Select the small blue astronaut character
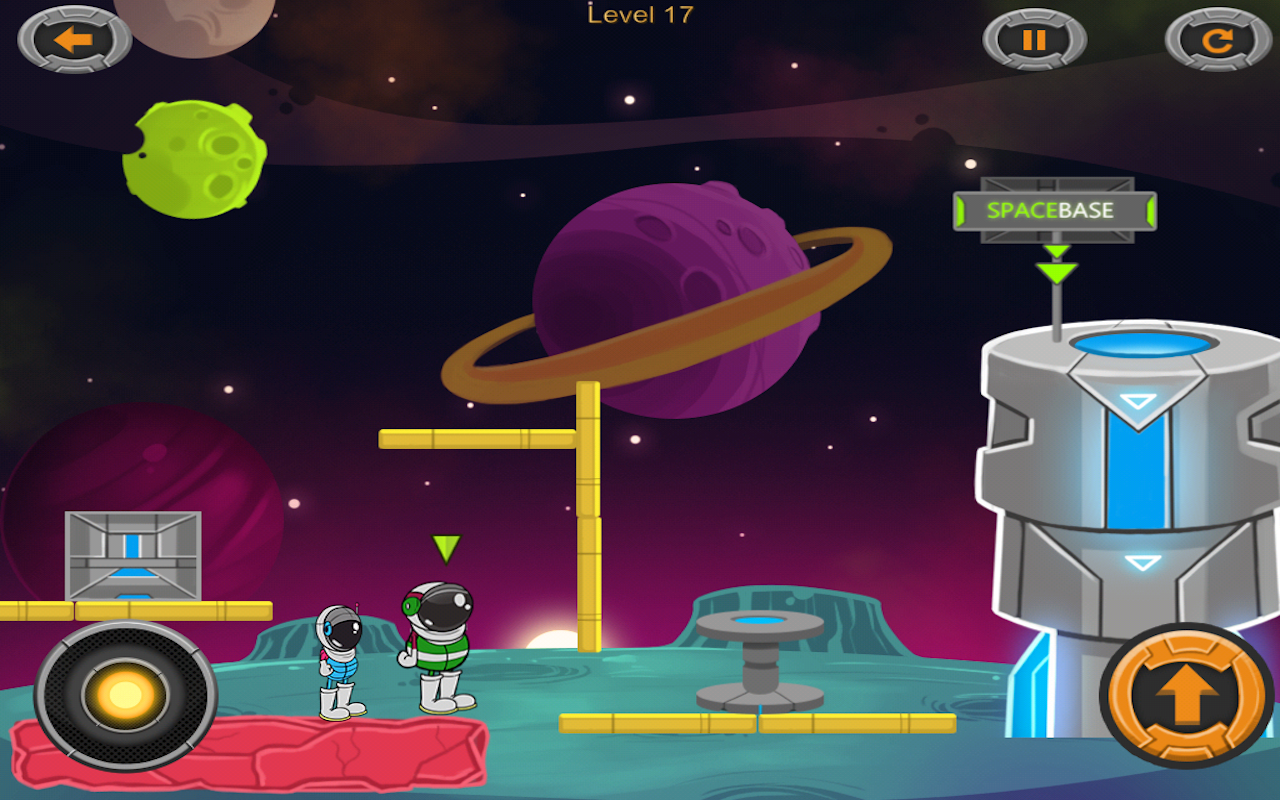Screen dimensions: 1280x800 click(x=339, y=661)
